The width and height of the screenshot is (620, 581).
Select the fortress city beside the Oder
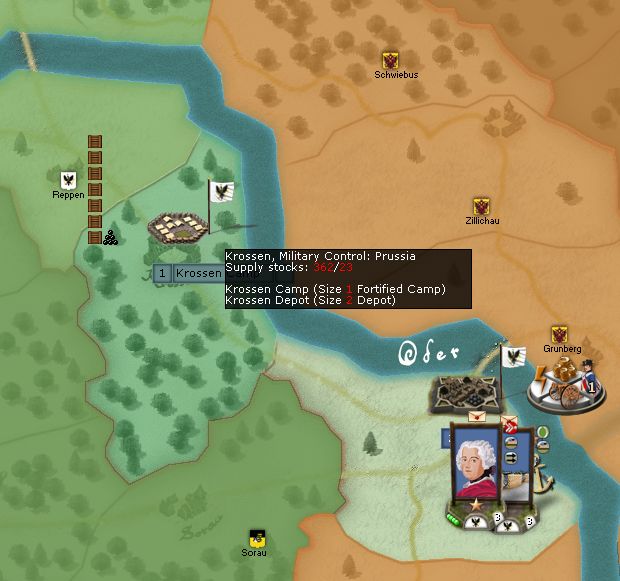[462, 392]
